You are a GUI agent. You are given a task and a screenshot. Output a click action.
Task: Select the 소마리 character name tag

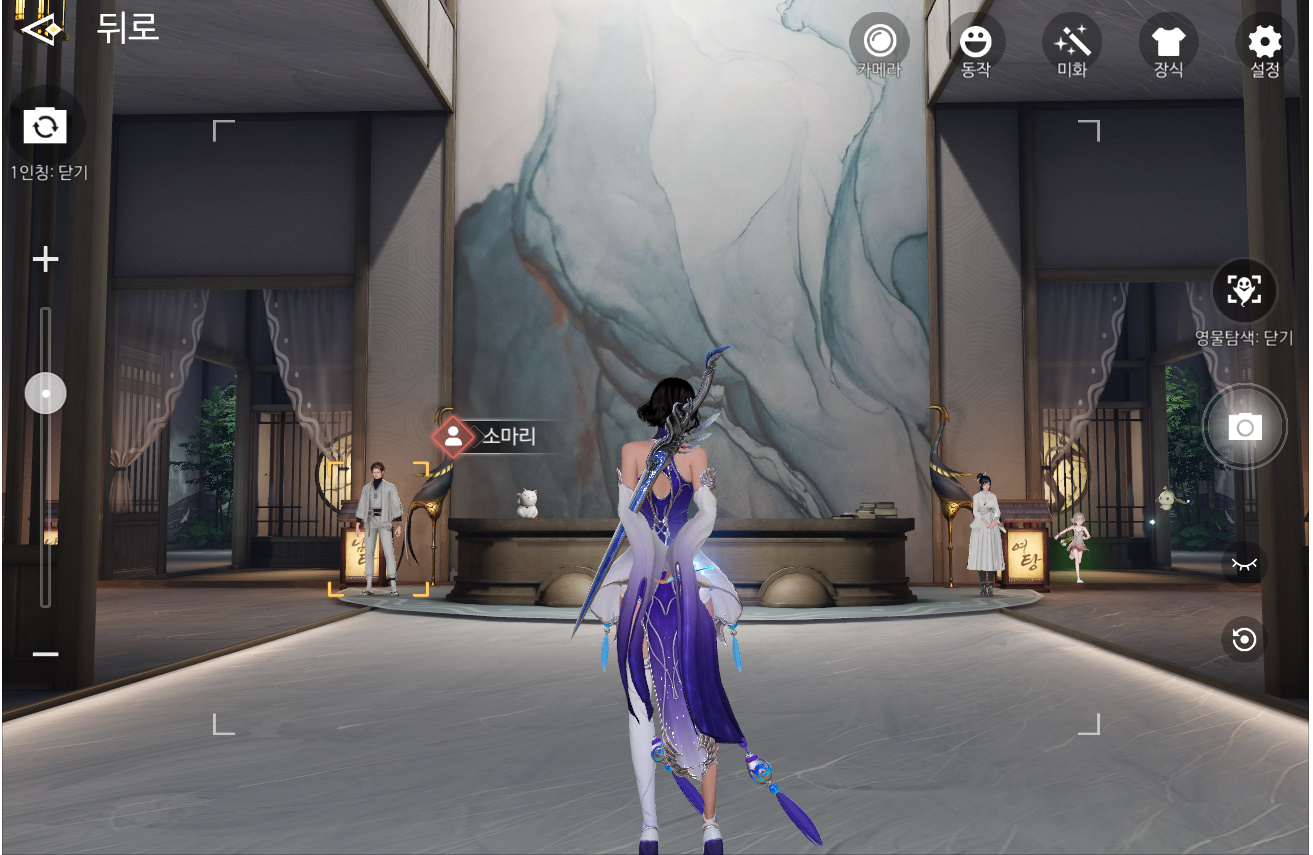(495, 436)
